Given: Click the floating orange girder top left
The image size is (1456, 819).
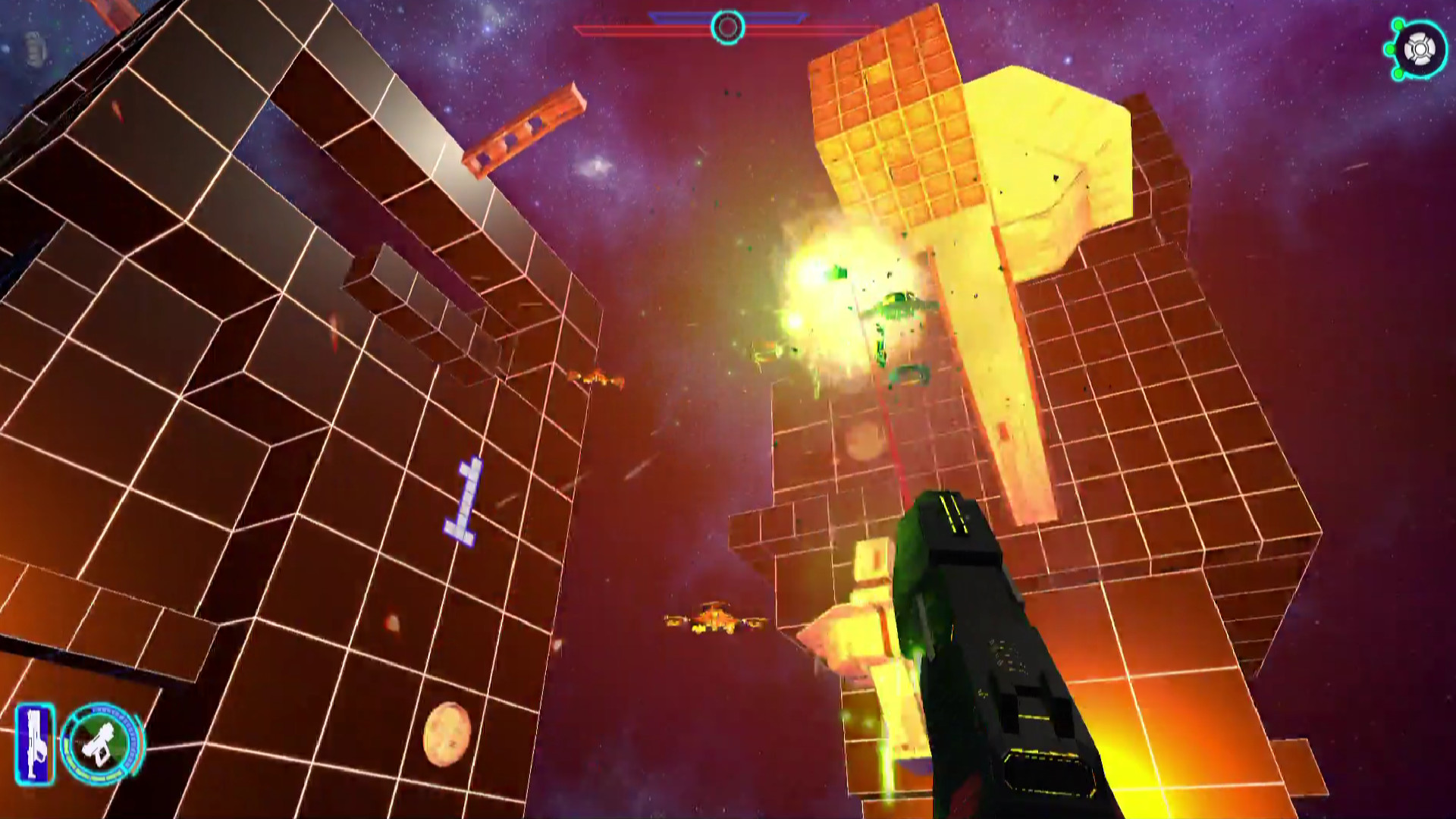Looking at the screenshot, I should 523,129.
